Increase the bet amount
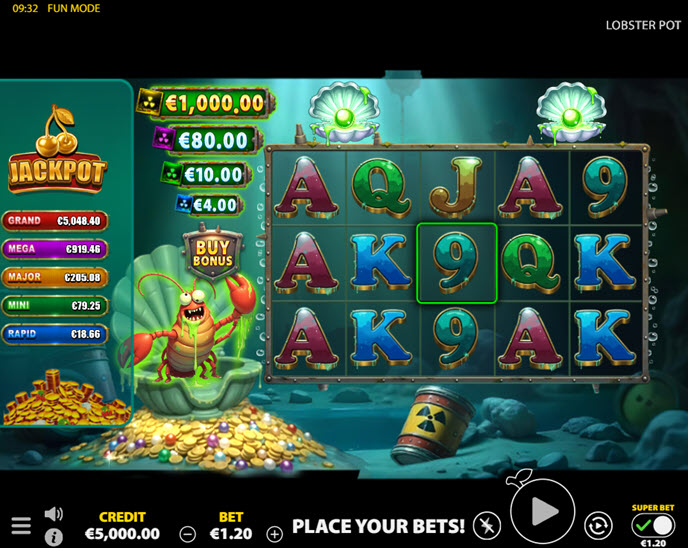This screenshot has width=688, height=548. (275, 534)
